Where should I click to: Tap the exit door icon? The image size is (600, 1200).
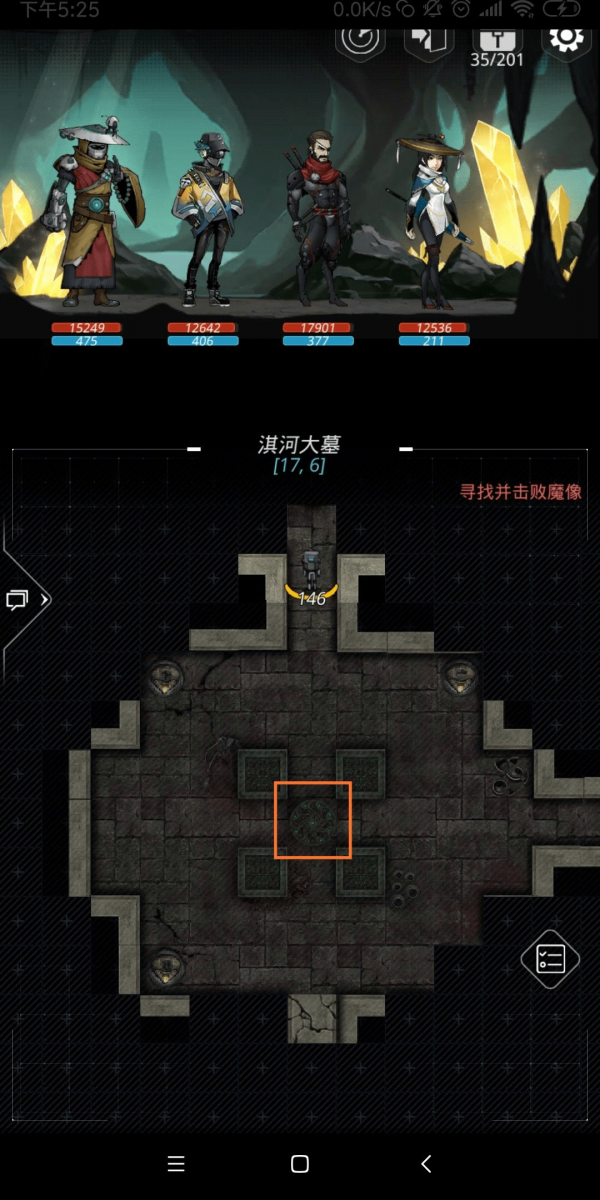coord(429,40)
